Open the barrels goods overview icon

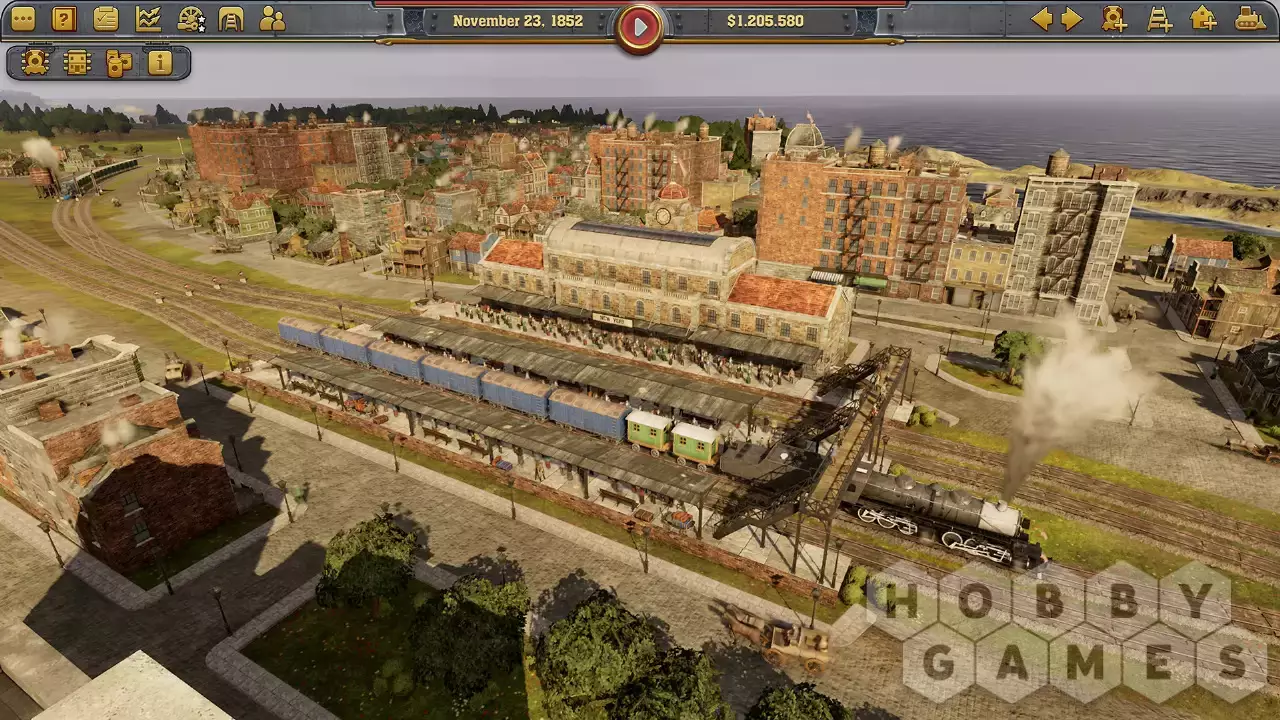(x=119, y=63)
